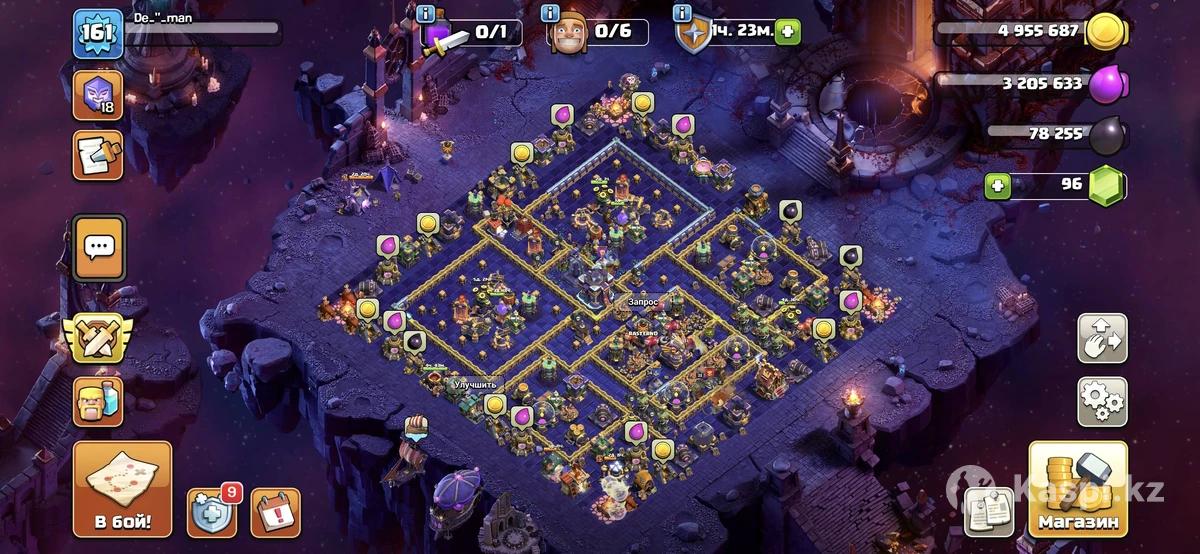
Task: Show info for the 0/6 builders
Action: click(549, 13)
